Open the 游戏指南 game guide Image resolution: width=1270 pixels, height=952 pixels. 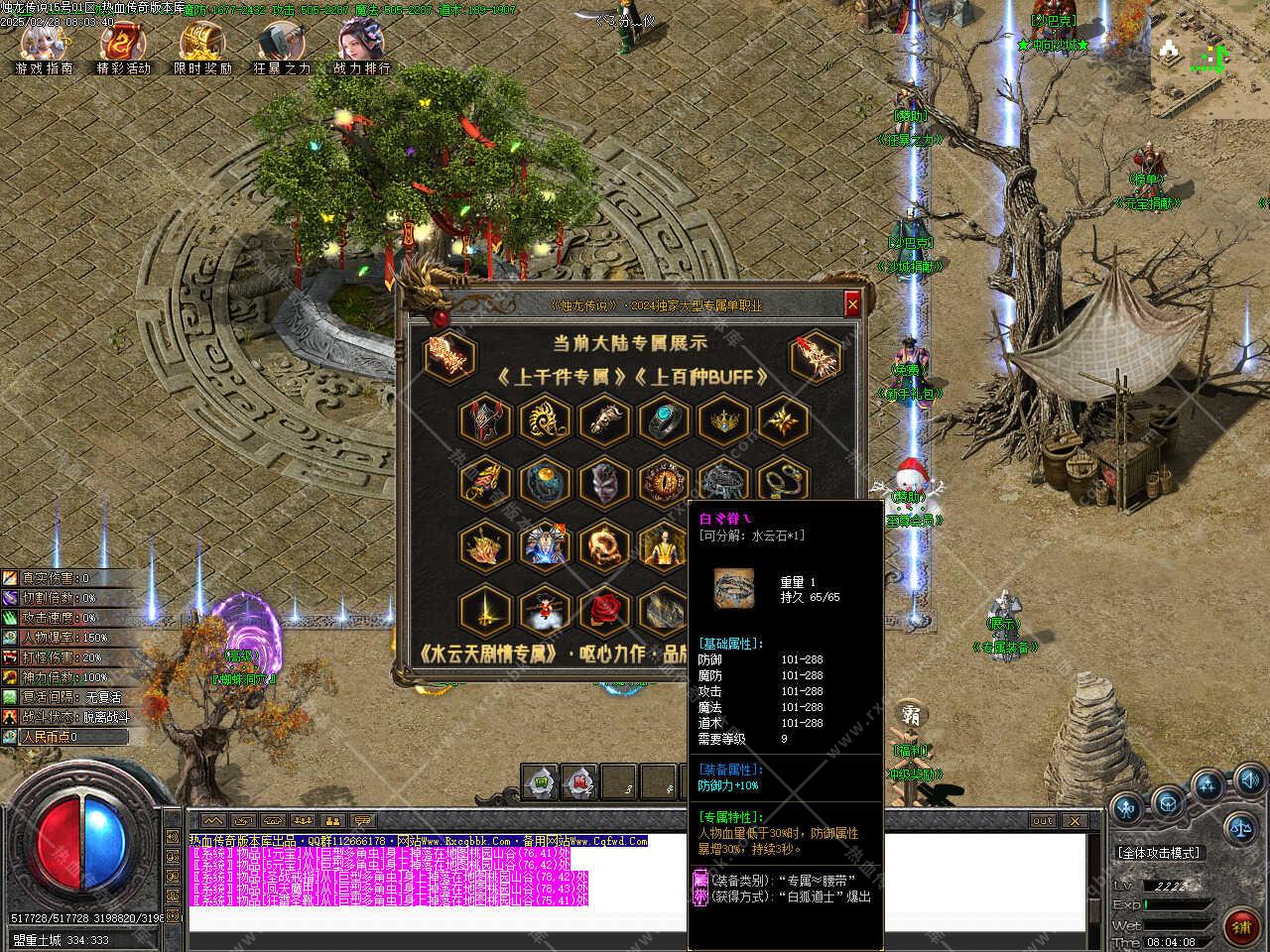coord(45,46)
